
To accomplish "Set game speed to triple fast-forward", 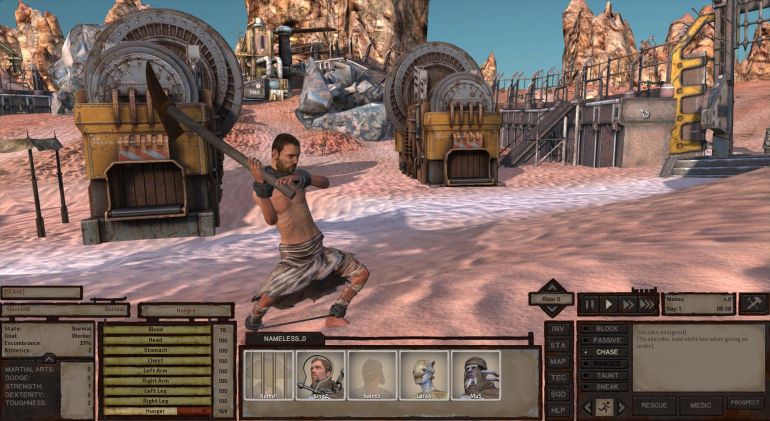I will click(x=646, y=304).
